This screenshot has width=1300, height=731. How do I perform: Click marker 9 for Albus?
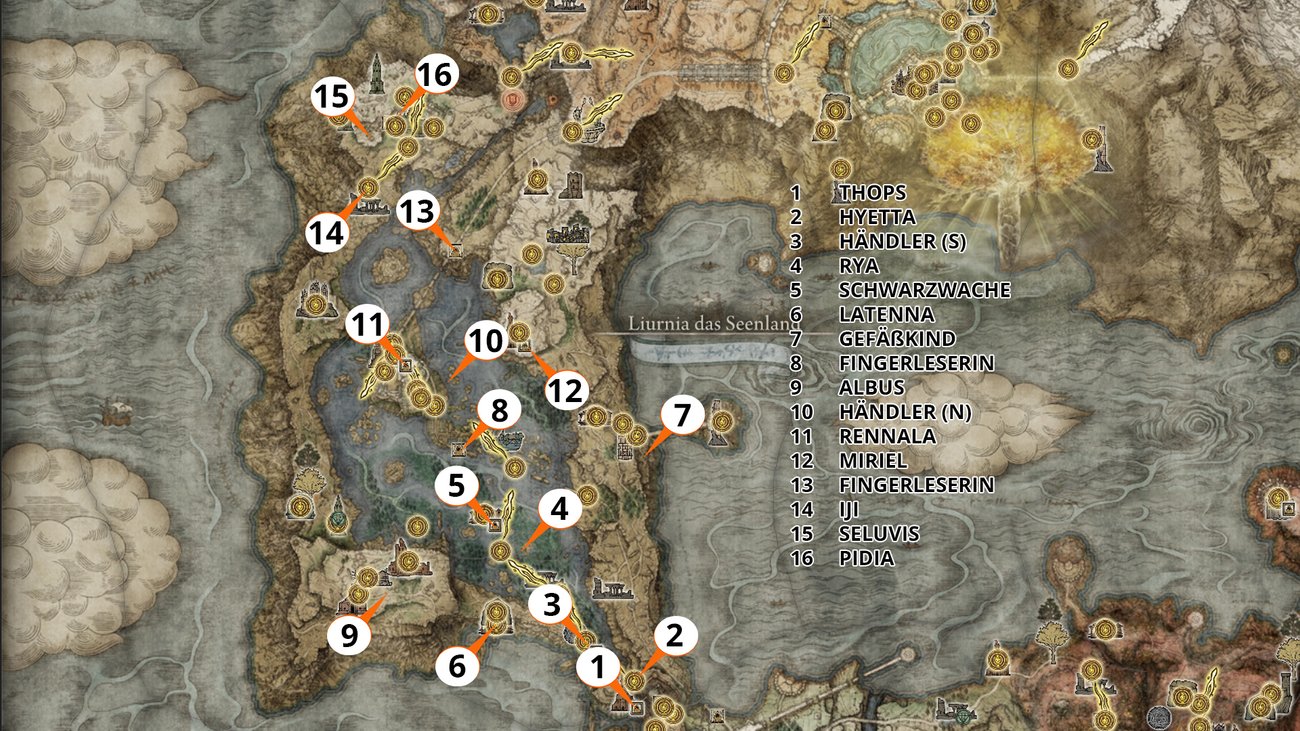(x=350, y=634)
